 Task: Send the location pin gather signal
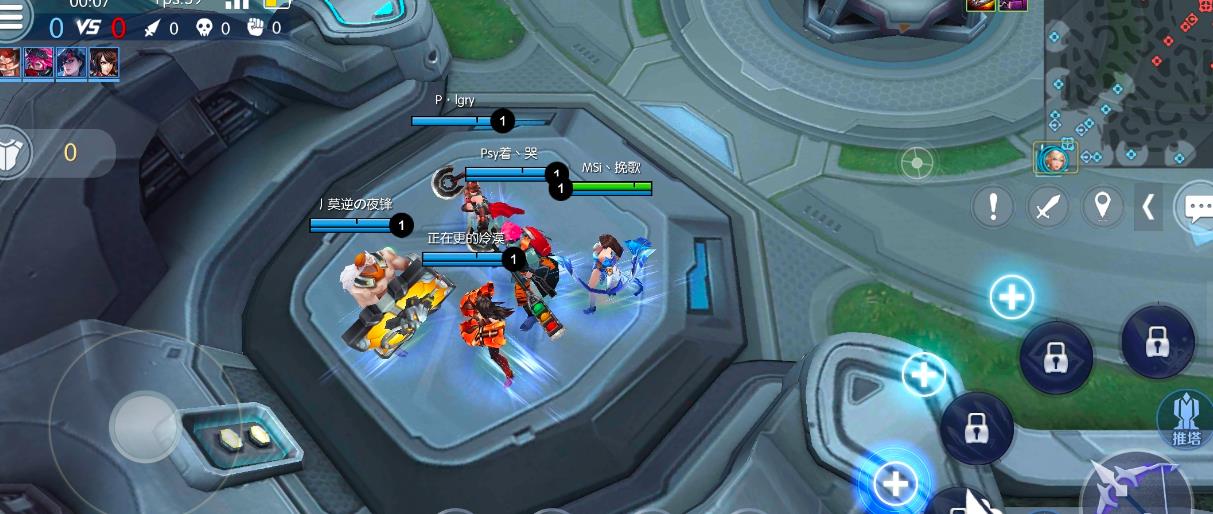click(x=1102, y=207)
